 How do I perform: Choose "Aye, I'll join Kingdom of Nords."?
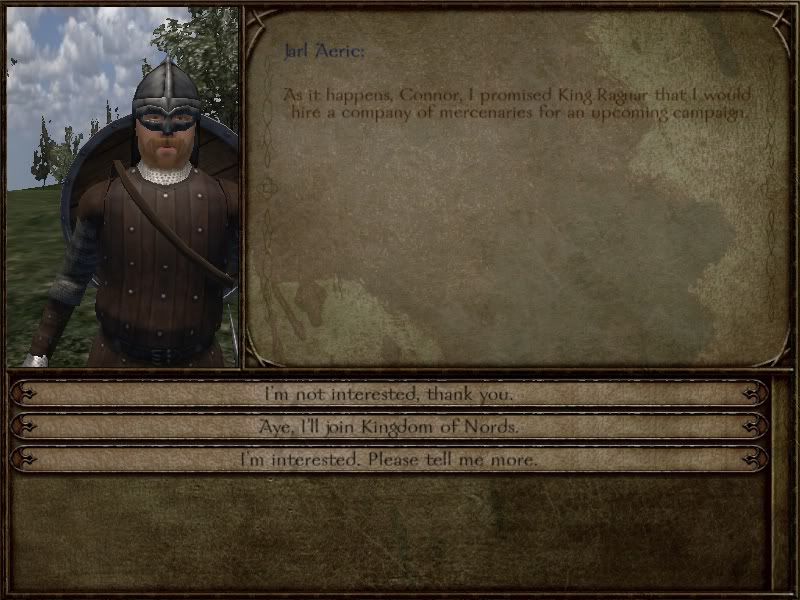pyautogui.click(x=389, y=427)
